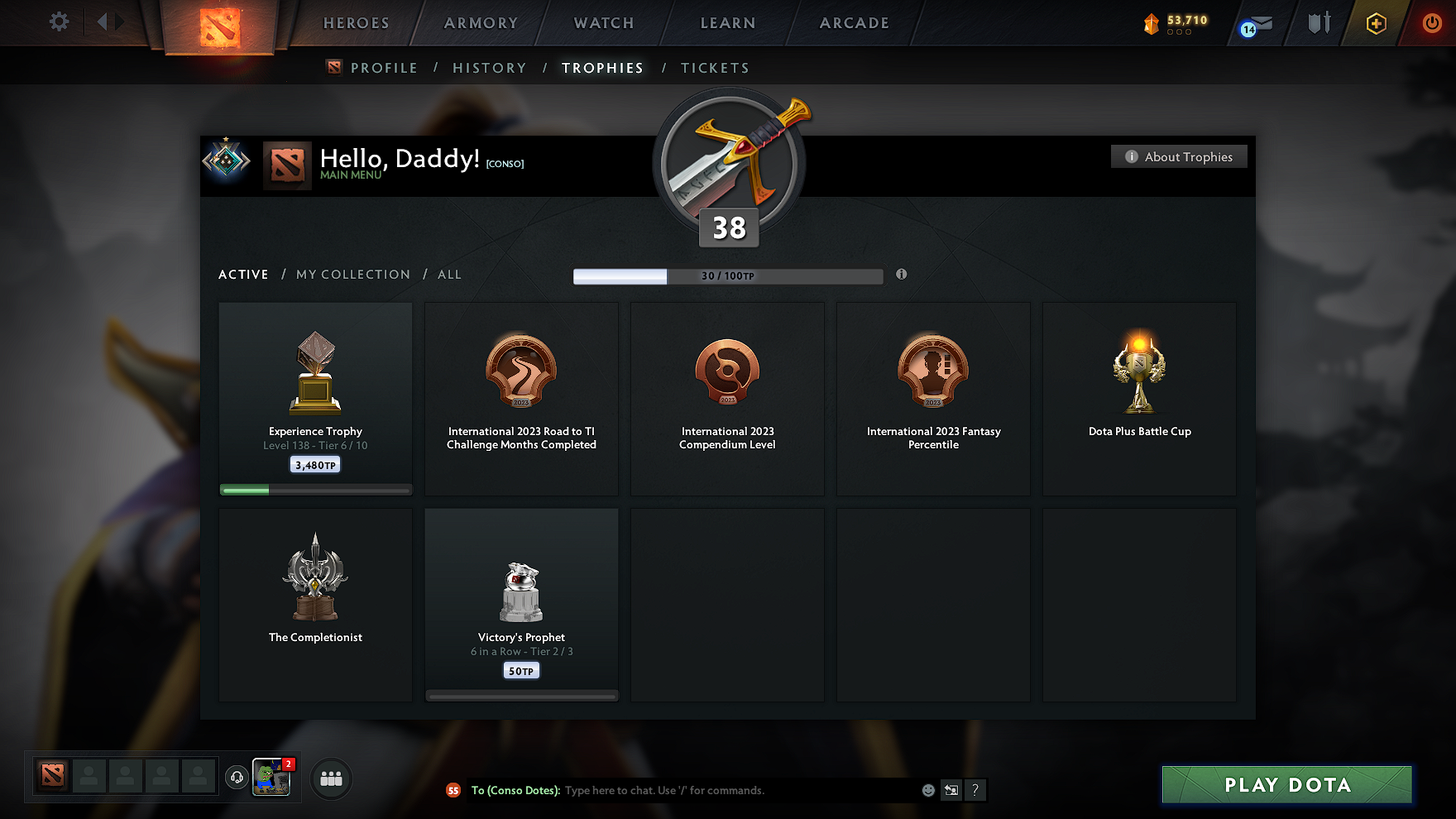Open the grid apps menu near party bar
The width and height of the screenshot is (1456, 819).
331,778
